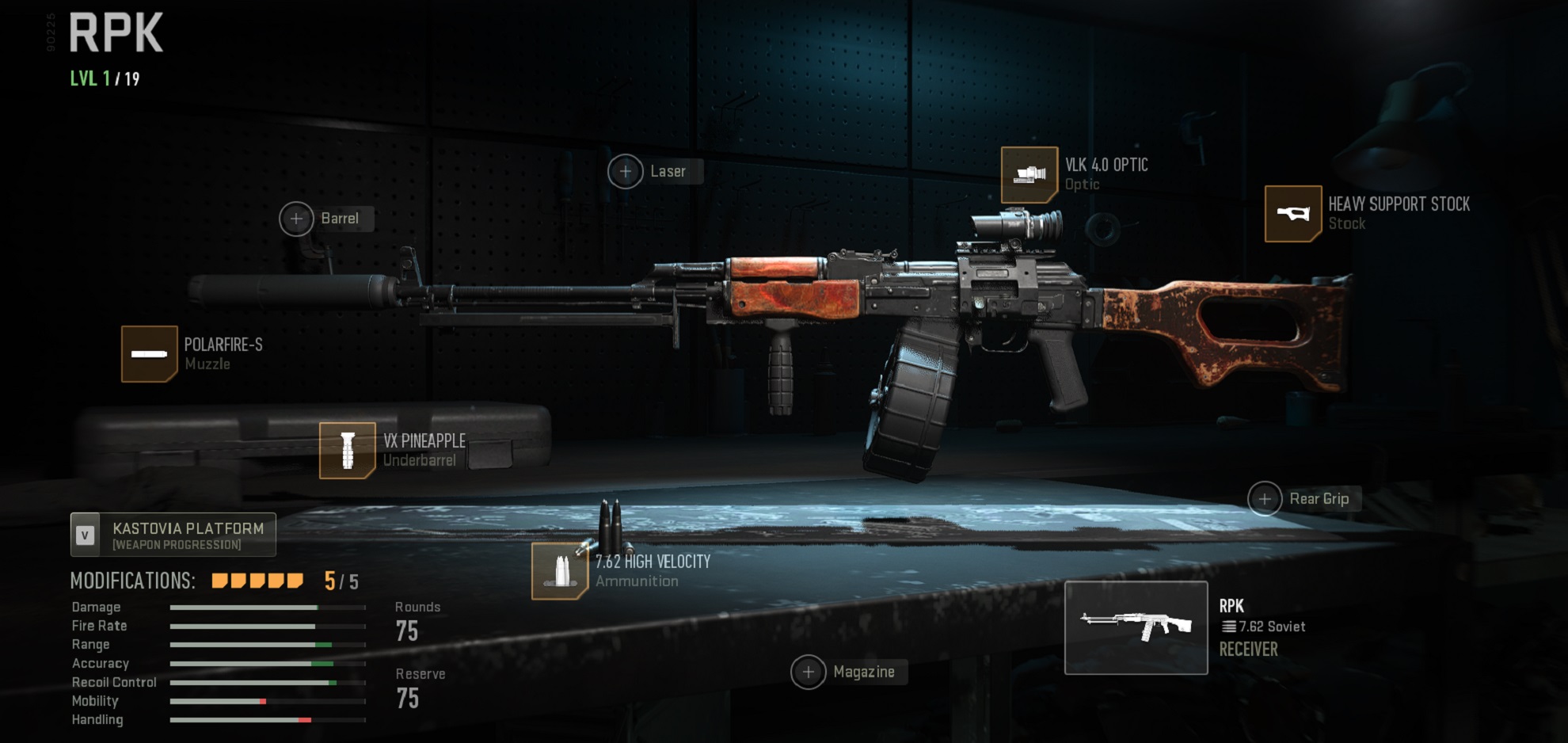Viewport: 1568px width, 743px height.
Task: Open the empty Laser attachment slot
Action: click(x=626, y=172)
